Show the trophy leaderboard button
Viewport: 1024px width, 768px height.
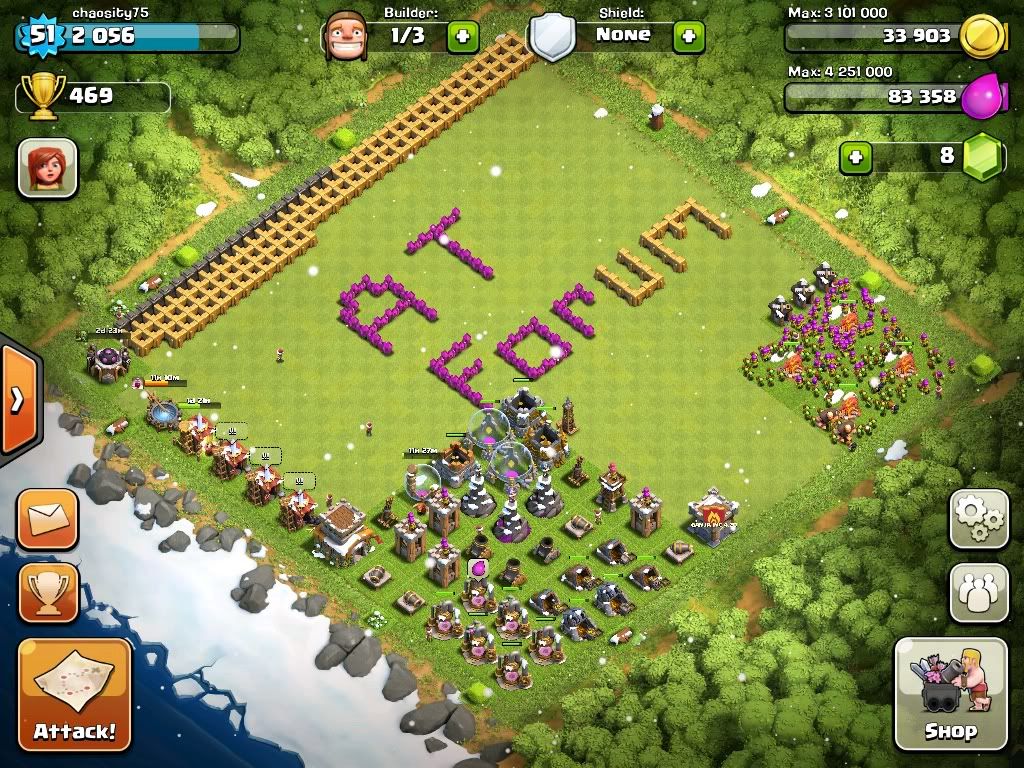tap(48, 593)
